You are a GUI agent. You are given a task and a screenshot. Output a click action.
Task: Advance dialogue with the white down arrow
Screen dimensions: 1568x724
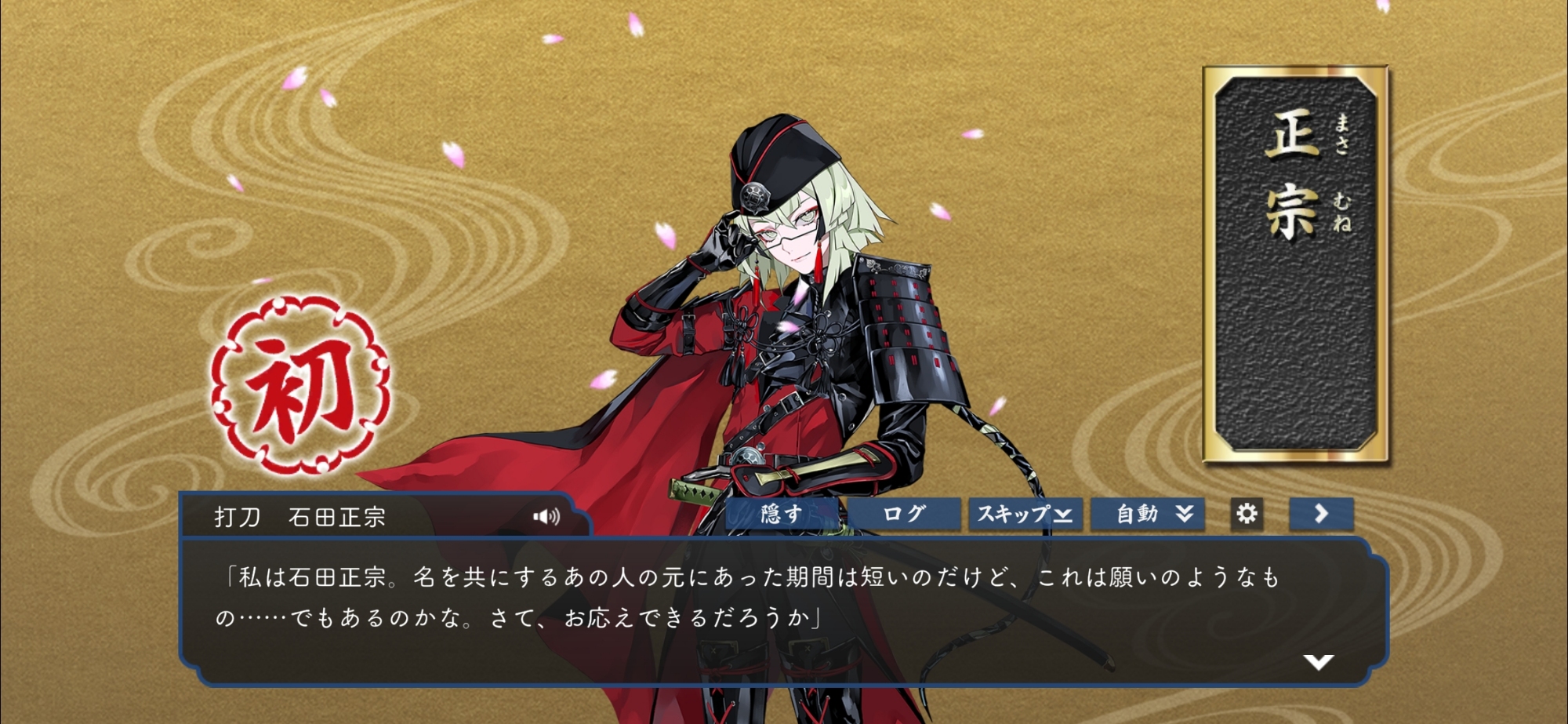(x=1319, y=662)
